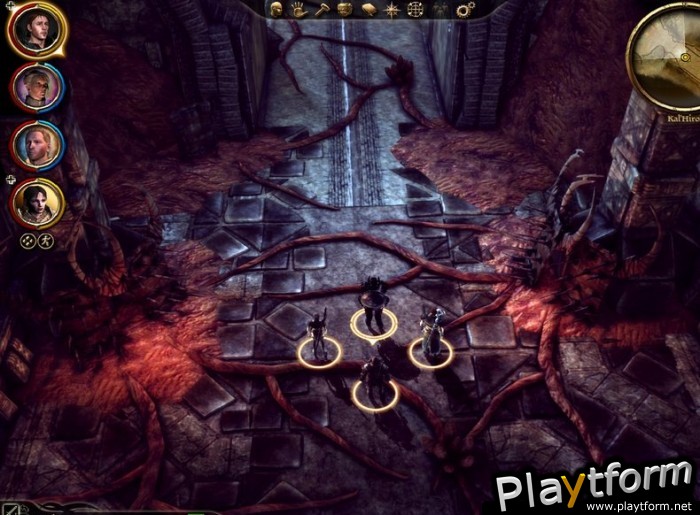Click the globe grid icon in top bar
700x515 pixels.
[414, 9]
